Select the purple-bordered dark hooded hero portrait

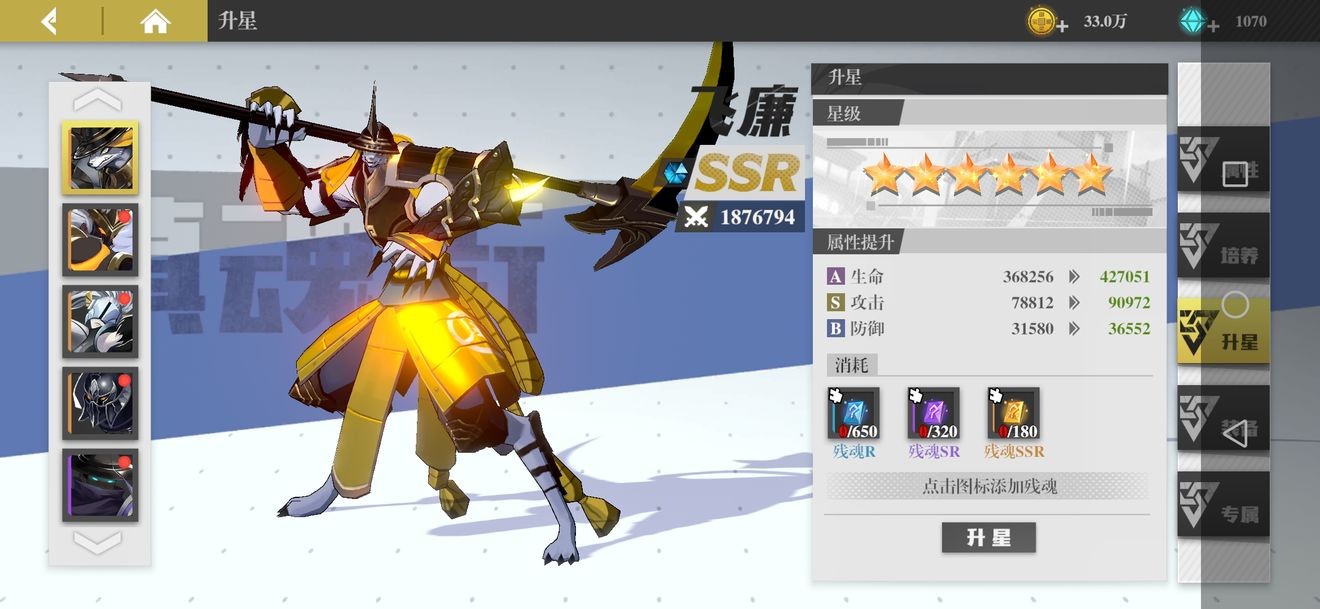pyautogui.click(x=100, y=485)
